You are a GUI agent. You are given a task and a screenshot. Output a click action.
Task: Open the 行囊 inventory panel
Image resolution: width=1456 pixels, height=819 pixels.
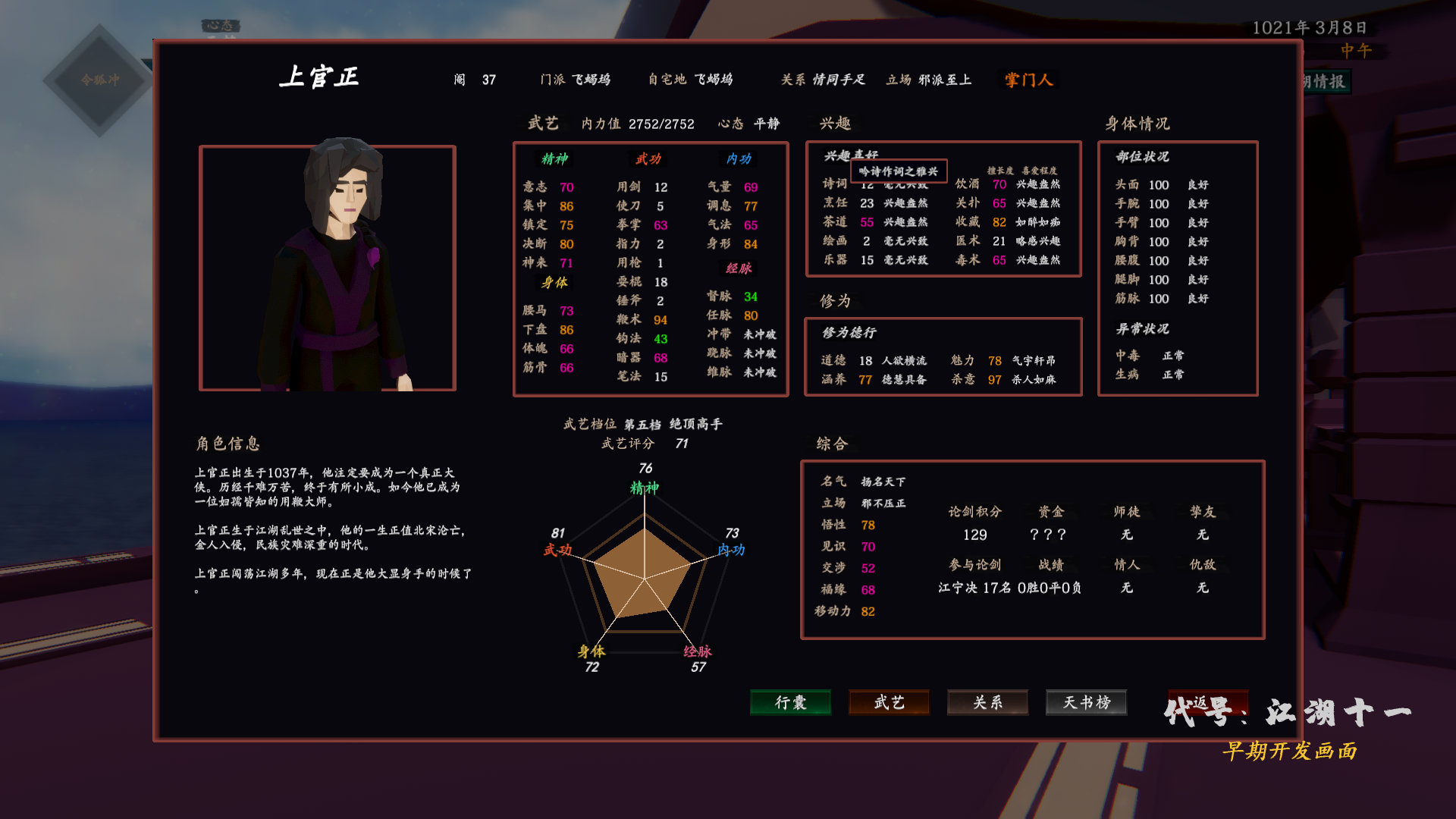[x=789, y=703]
